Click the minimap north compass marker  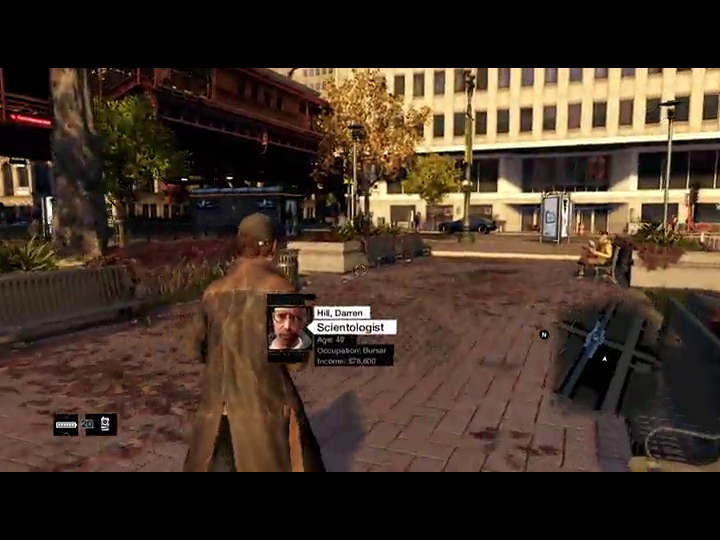544,335
